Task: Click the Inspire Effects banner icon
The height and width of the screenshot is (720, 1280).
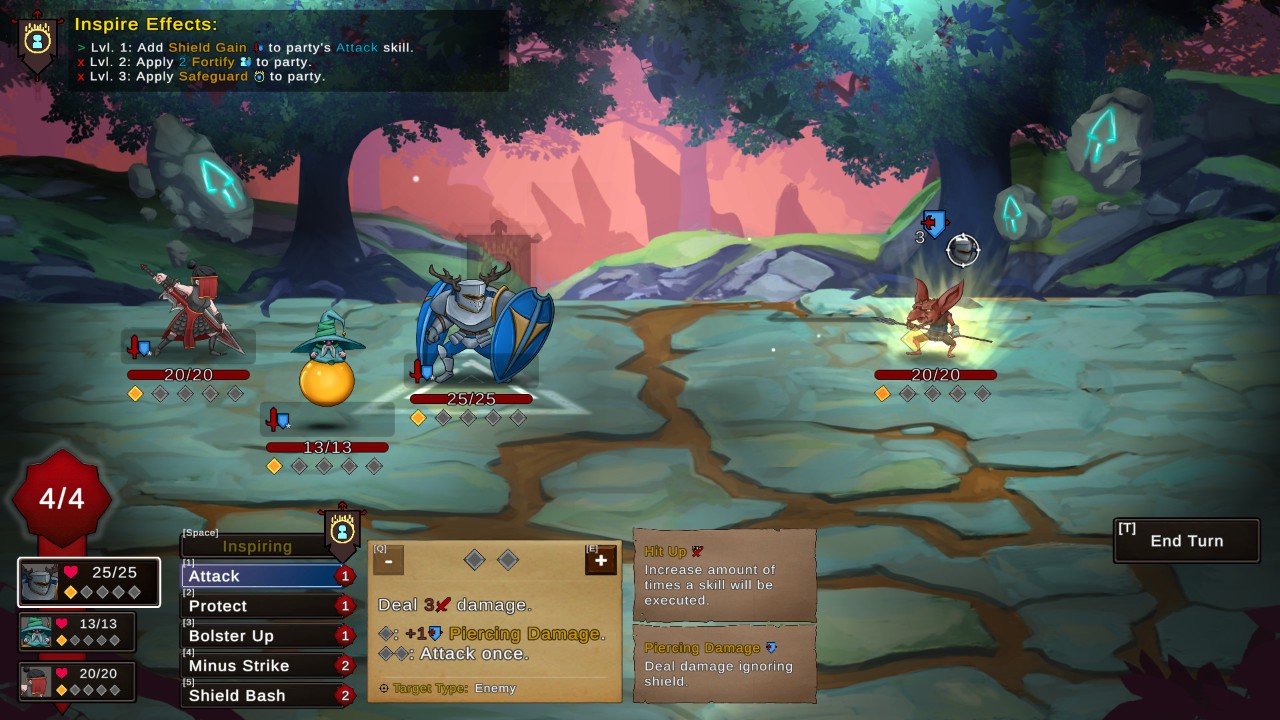Action: click(x=38, y=42)
